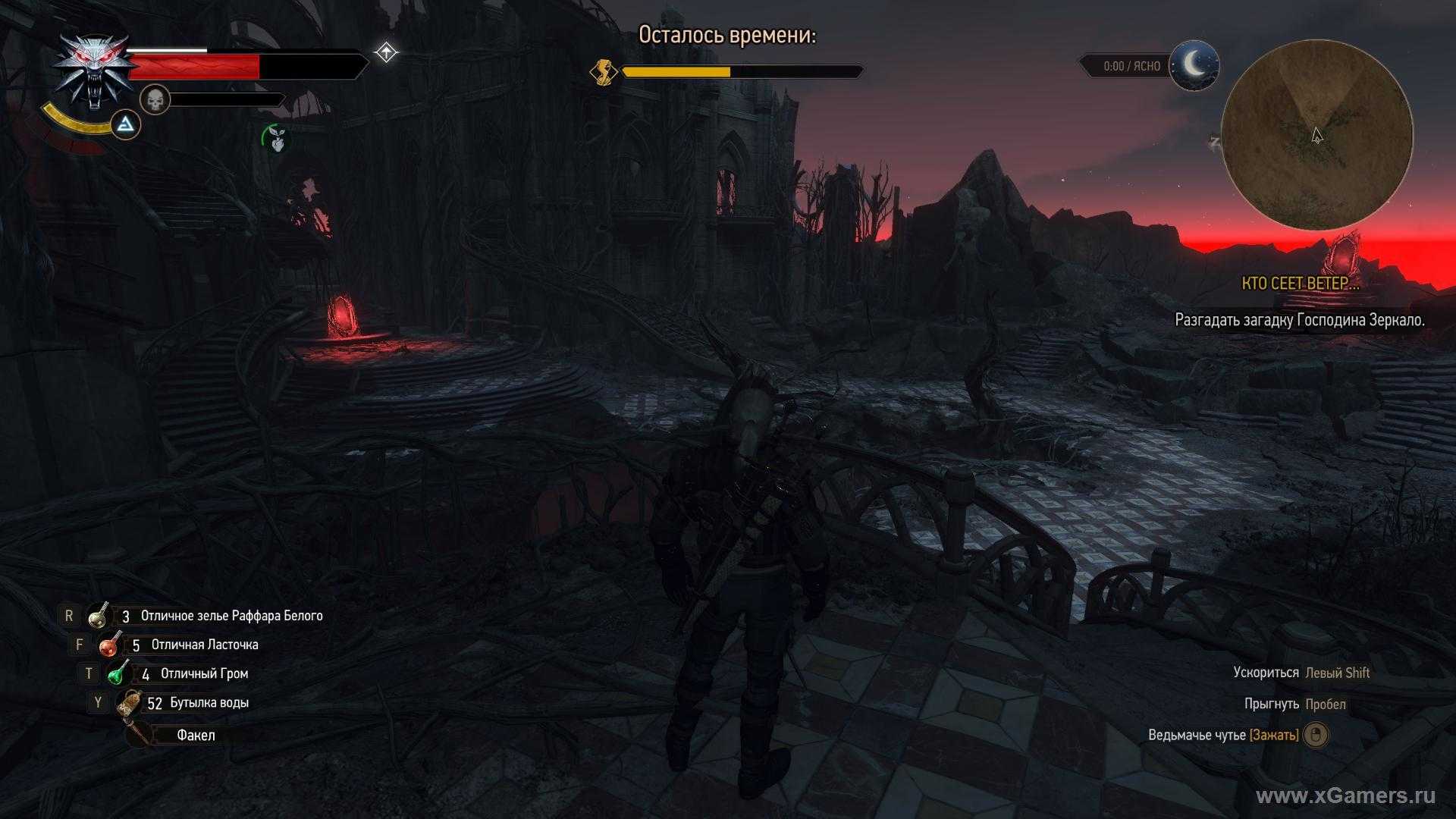1456x819 pixels.
Task: Click the green active buff icon
Action: [278, 138]
